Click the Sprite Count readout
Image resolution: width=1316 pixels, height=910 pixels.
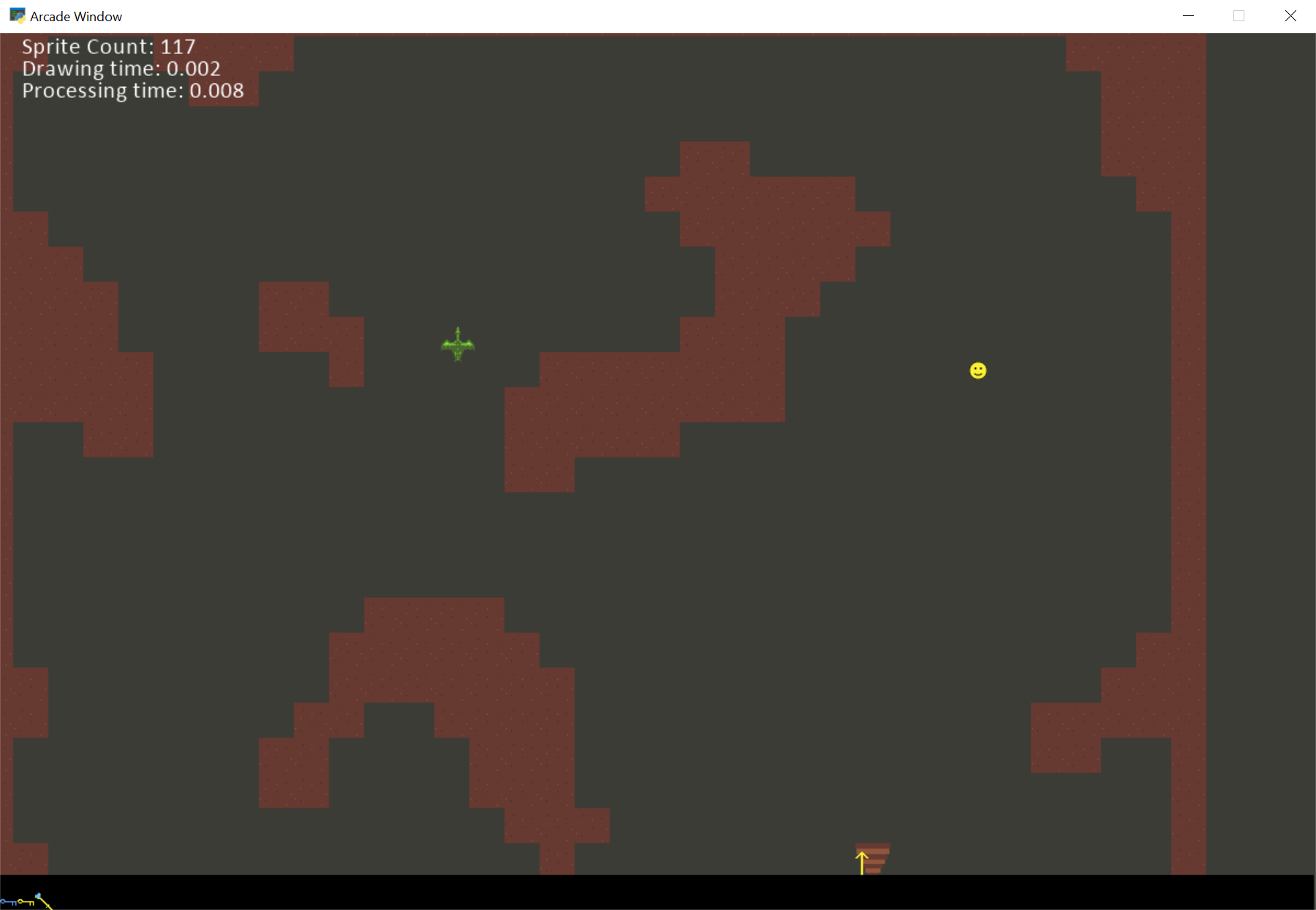pos(108,46)
